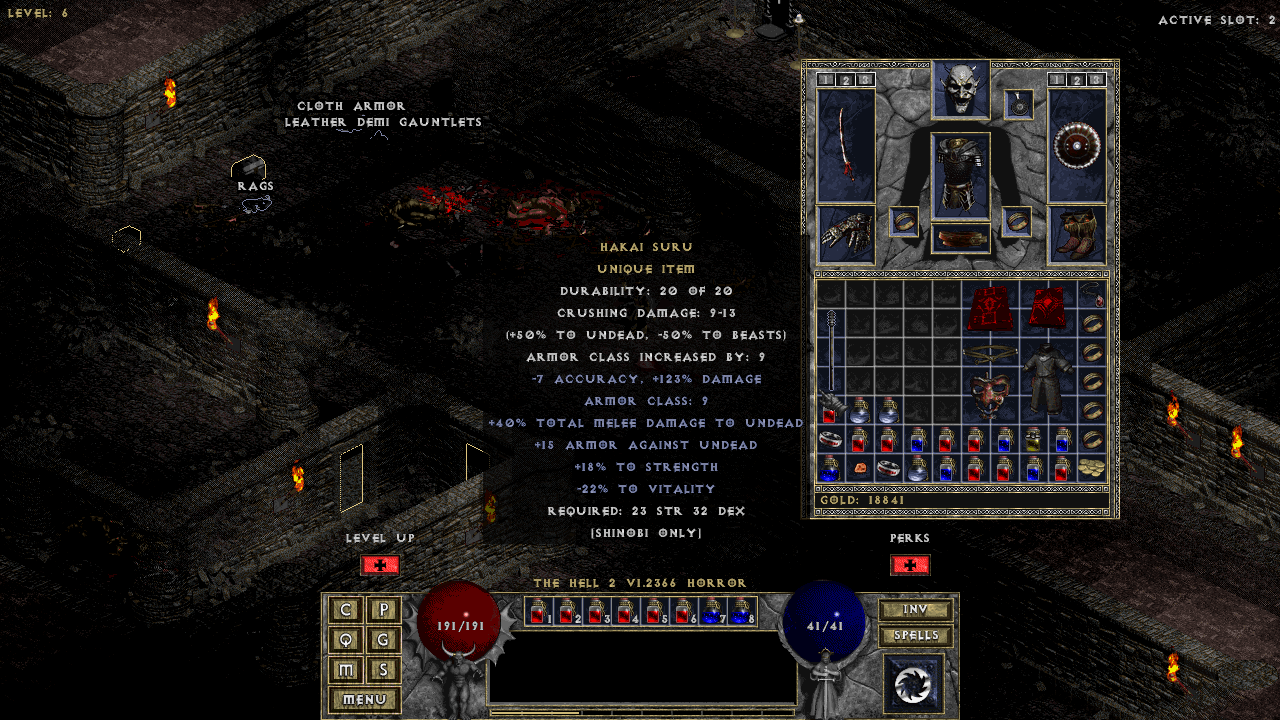Screen dimensions: 1280x720
Task: Select the equipped body armor slot
Action: click(x=961, y=175)
